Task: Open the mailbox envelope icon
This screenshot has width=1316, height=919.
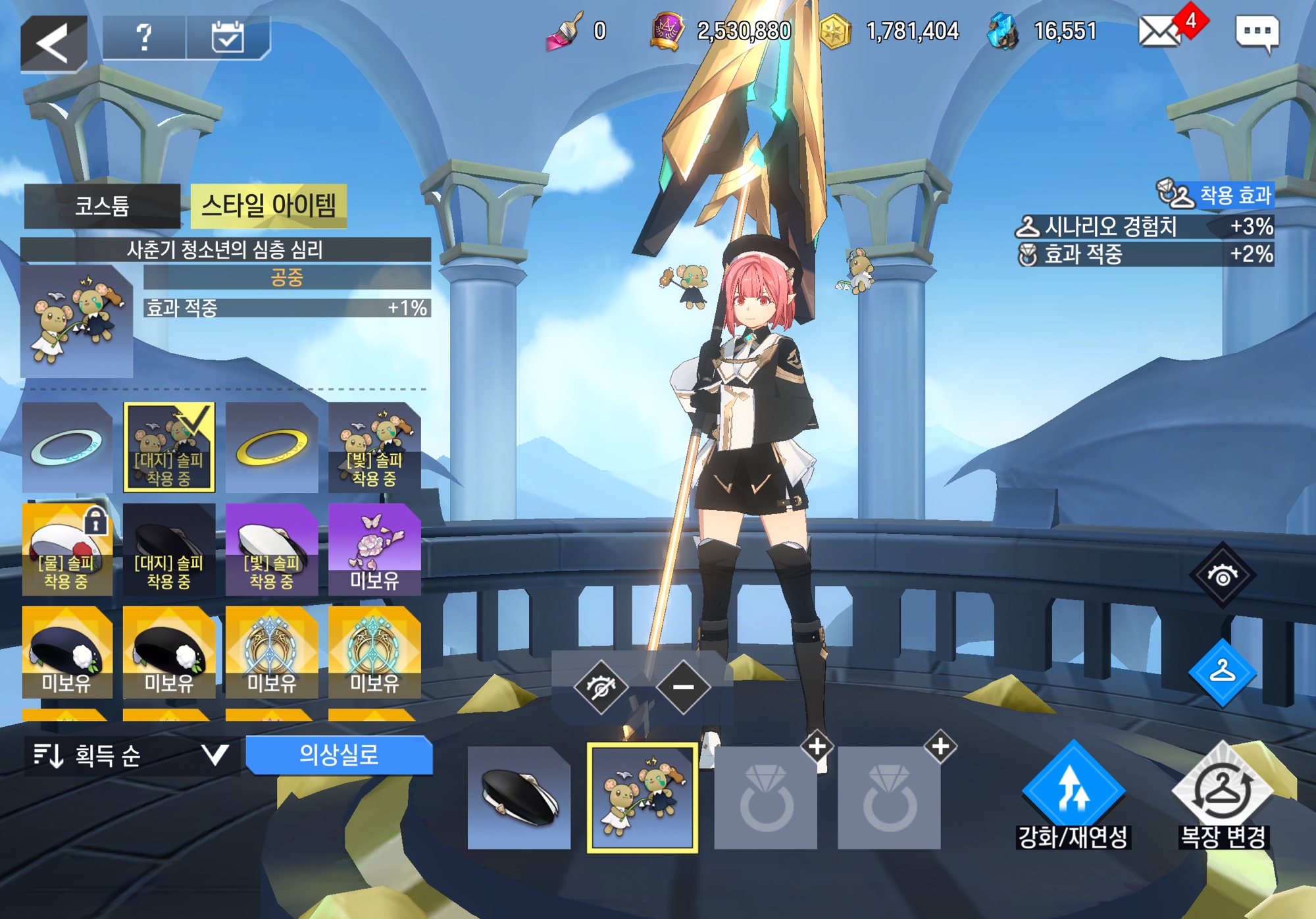Action: [1160, 32]
